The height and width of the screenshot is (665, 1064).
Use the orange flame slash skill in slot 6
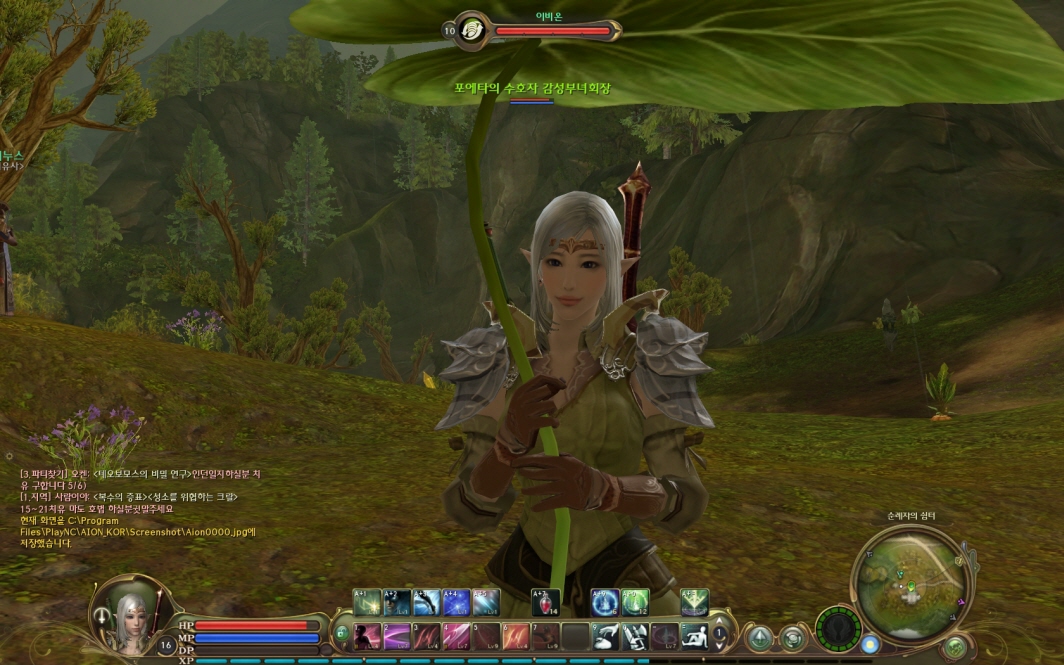pos(517,636)
